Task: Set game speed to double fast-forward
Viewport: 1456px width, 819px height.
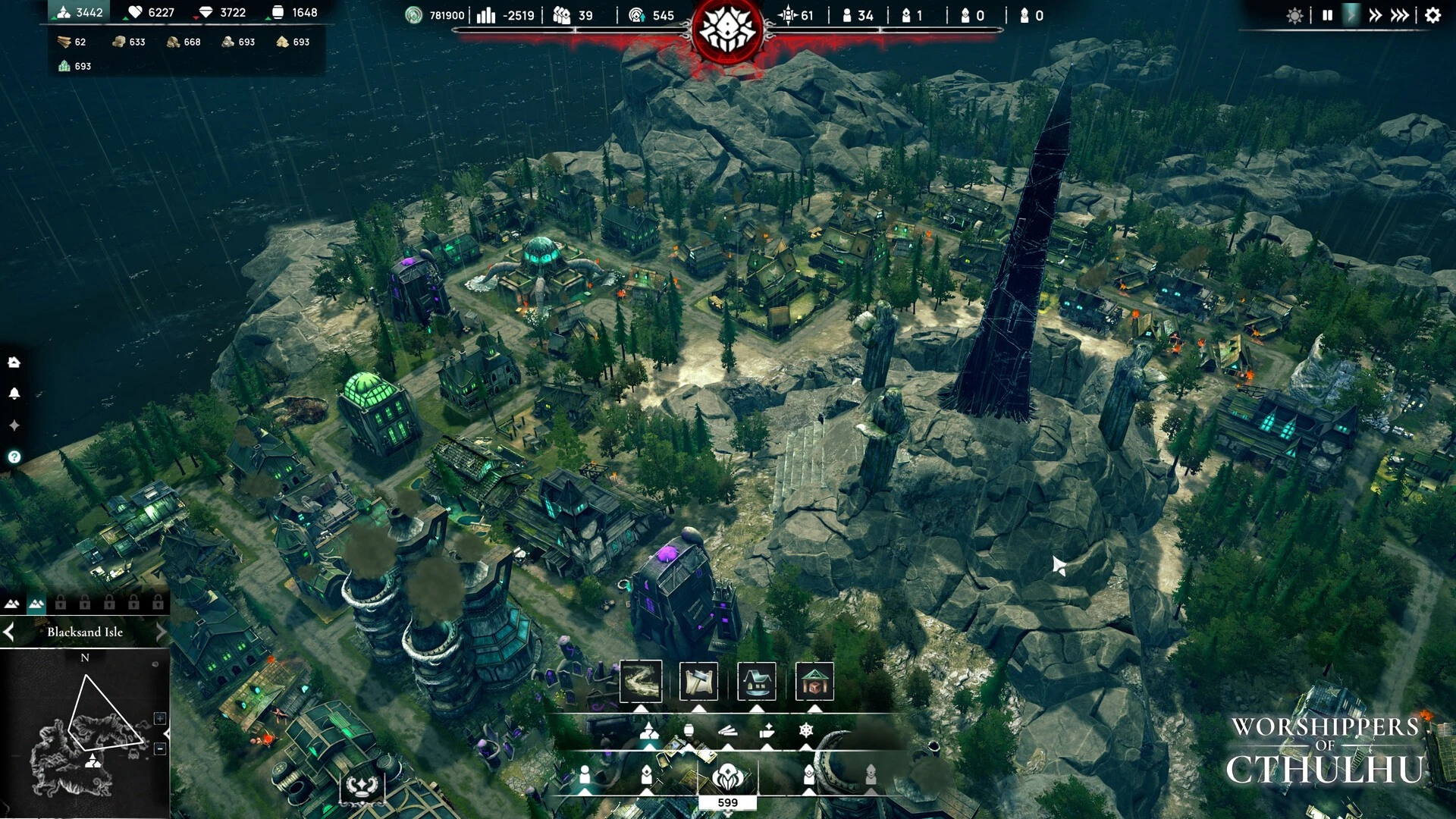Action: 1375,15
